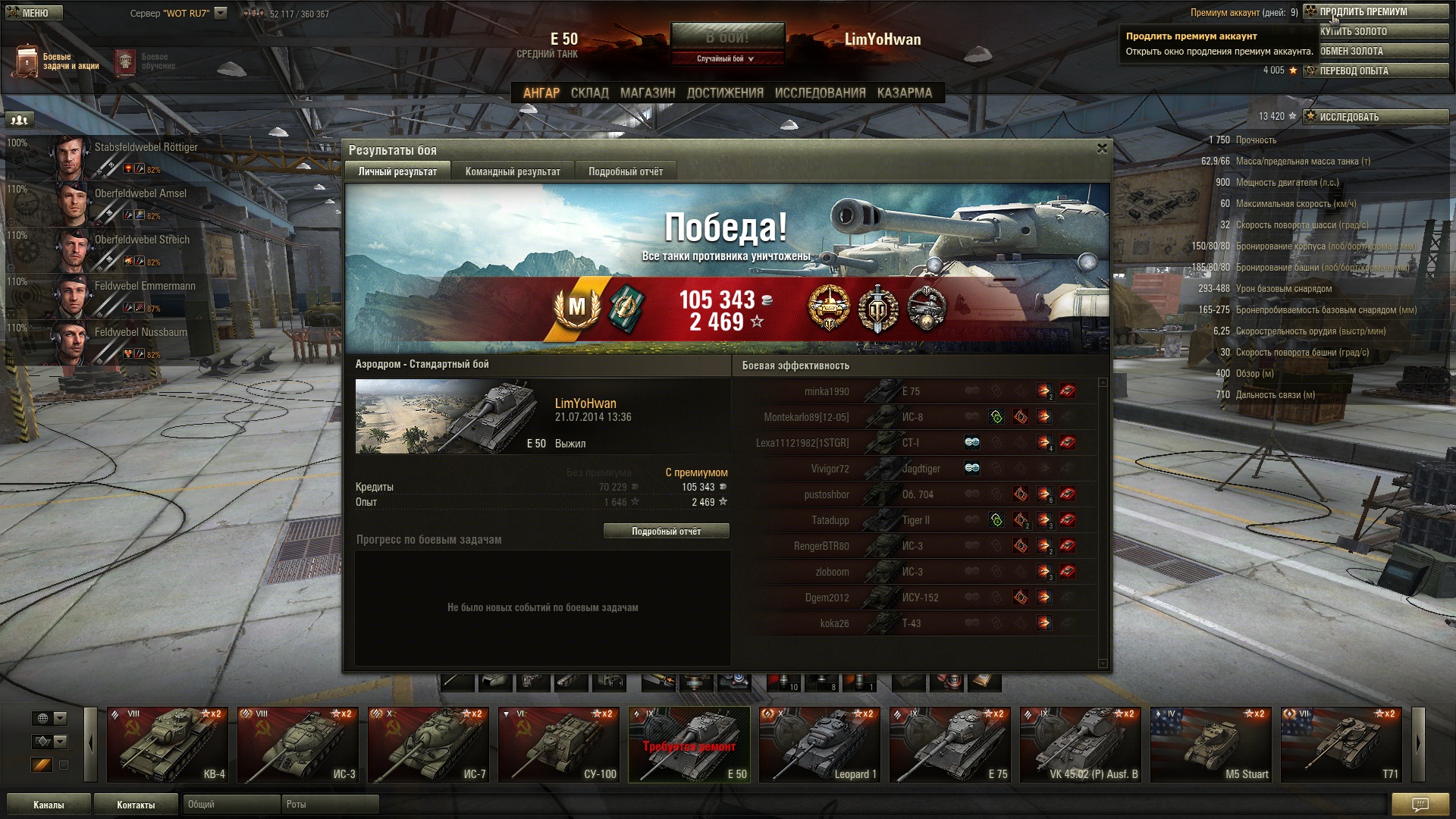The width and height of the screenshot is (1456, 819).
Task: Open the МАГАЗИН section
Action: [648, 93]
